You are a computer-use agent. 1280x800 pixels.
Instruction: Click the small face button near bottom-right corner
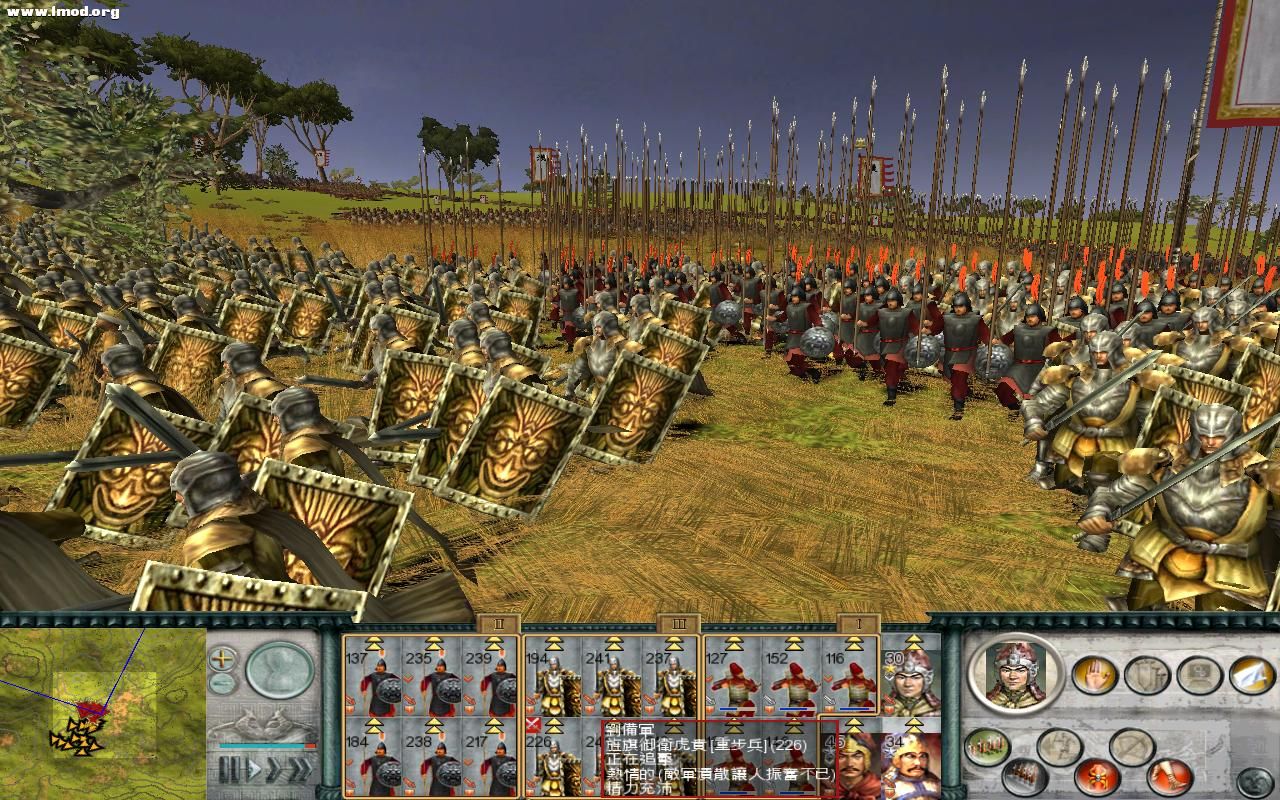pyautogui.click(x=1254, y=780)
